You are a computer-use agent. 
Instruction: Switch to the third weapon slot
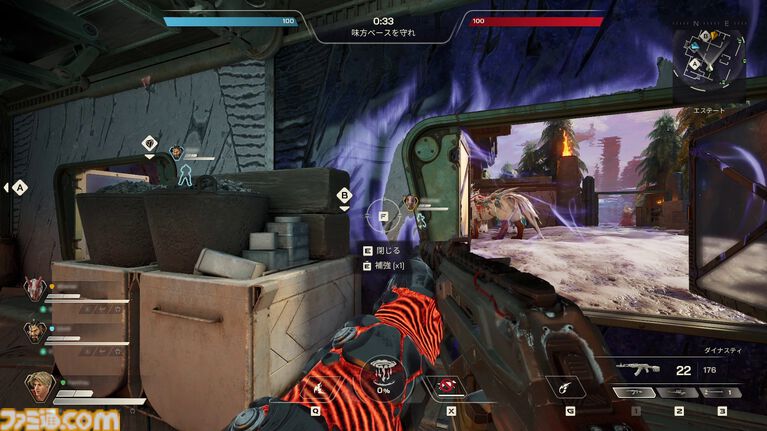[720, 393]
